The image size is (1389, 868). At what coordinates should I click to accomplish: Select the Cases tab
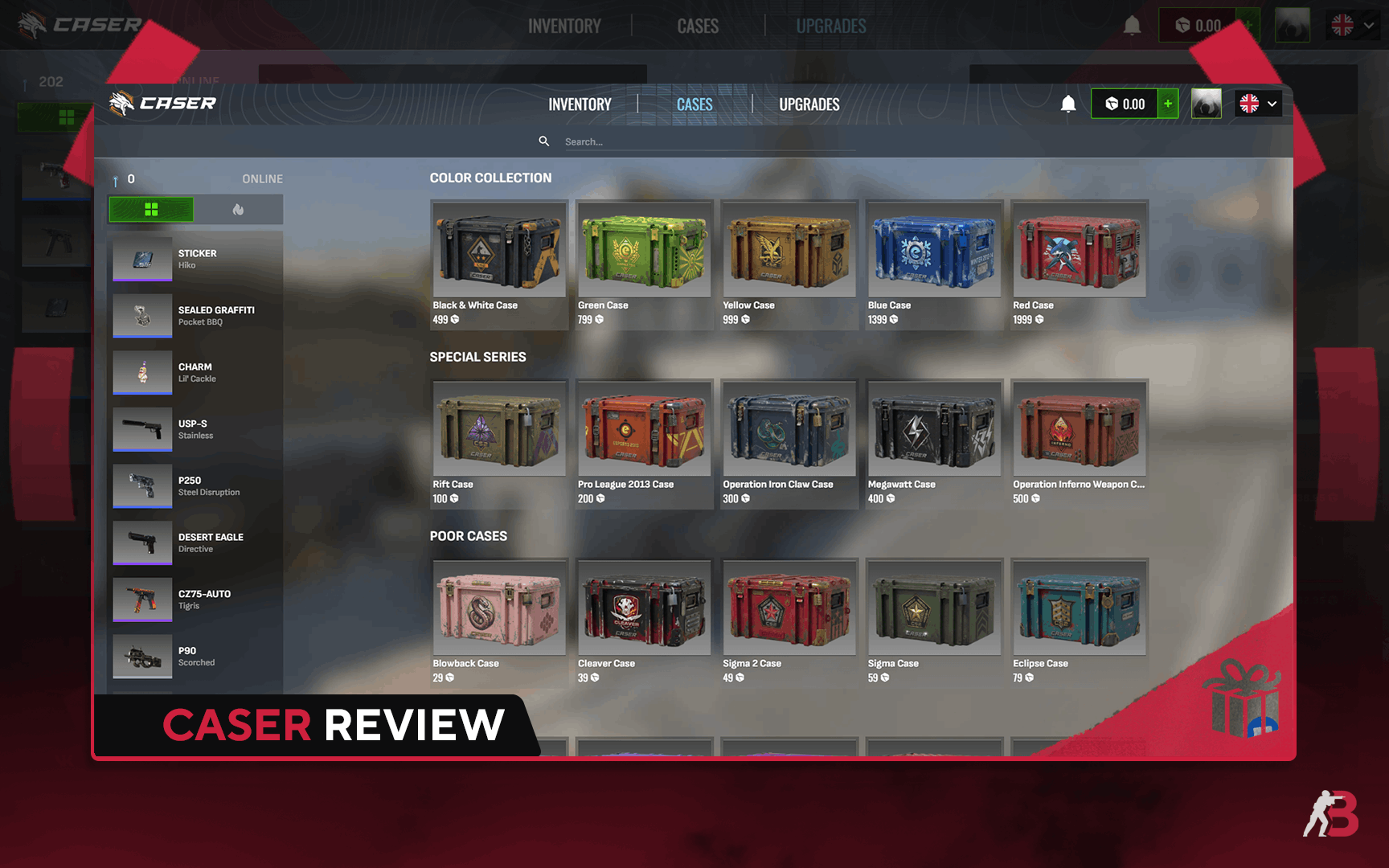coord(694,104)
